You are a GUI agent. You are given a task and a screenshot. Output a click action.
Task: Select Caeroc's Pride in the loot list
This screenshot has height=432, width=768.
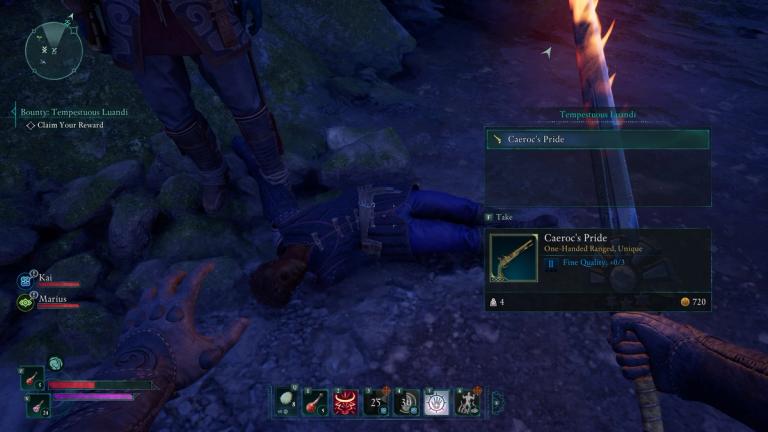[597, 140]
